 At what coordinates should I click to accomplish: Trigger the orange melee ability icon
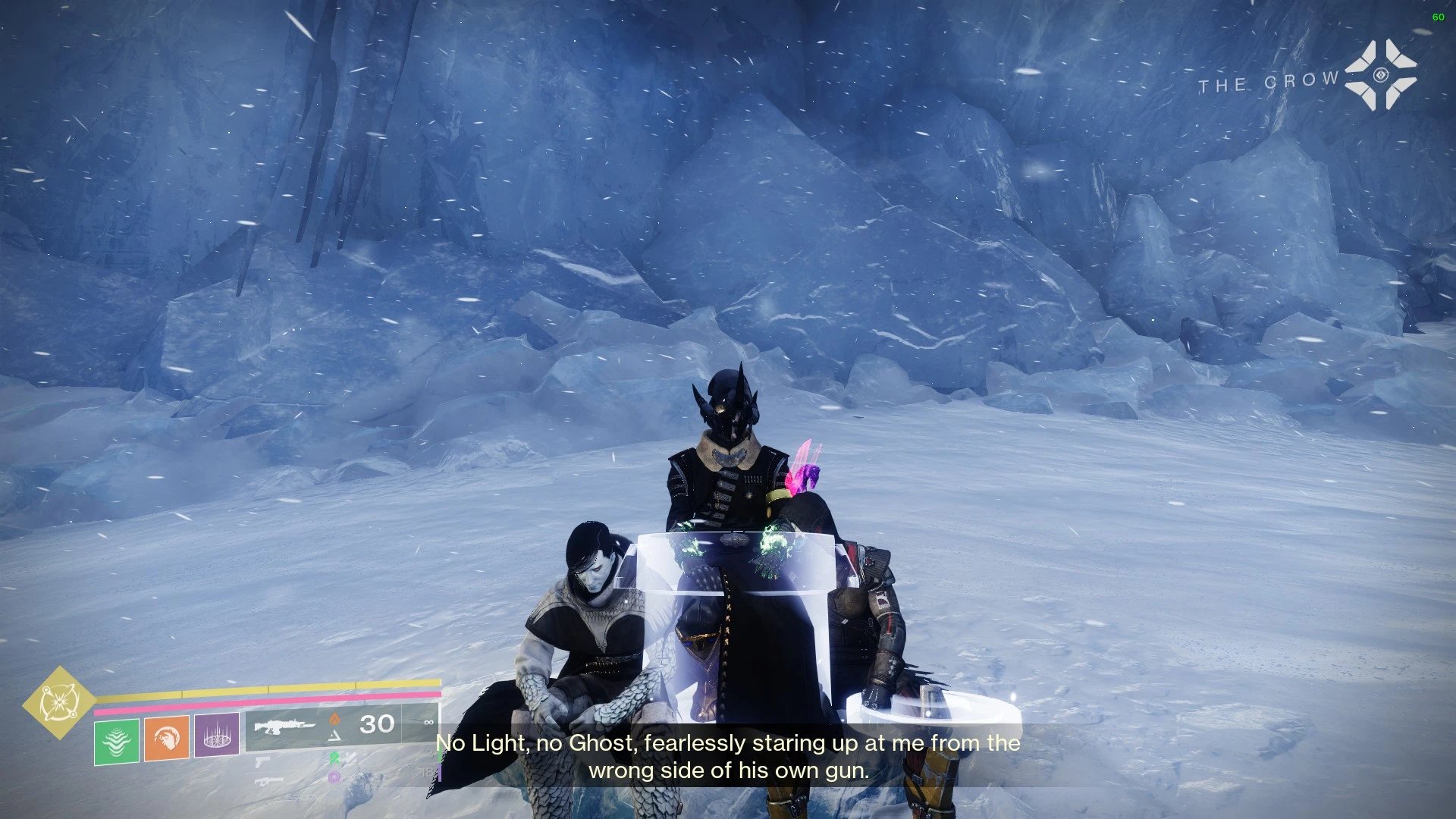[x=167, y=737]
